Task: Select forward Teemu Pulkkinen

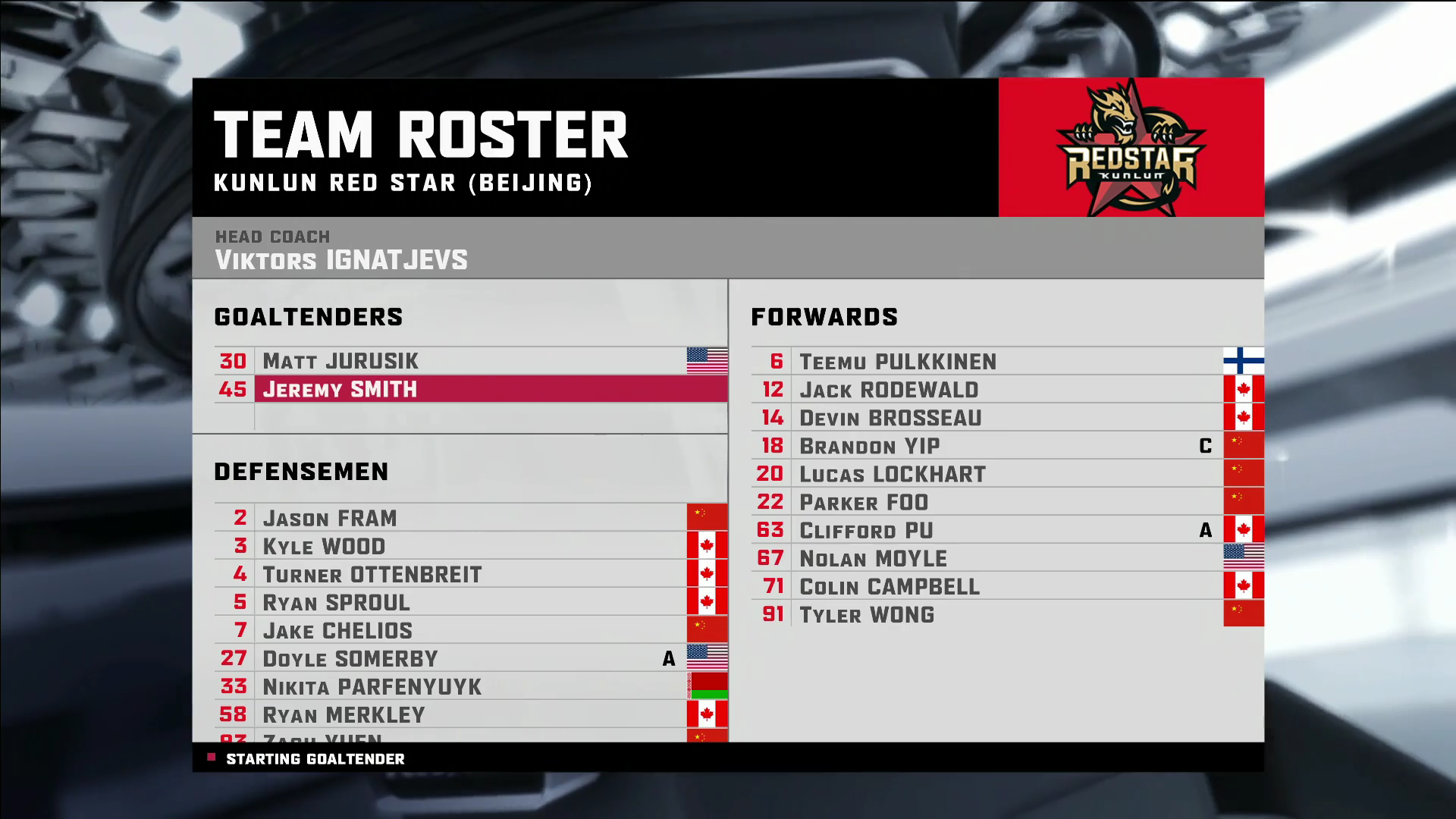Action: (898, 362)
